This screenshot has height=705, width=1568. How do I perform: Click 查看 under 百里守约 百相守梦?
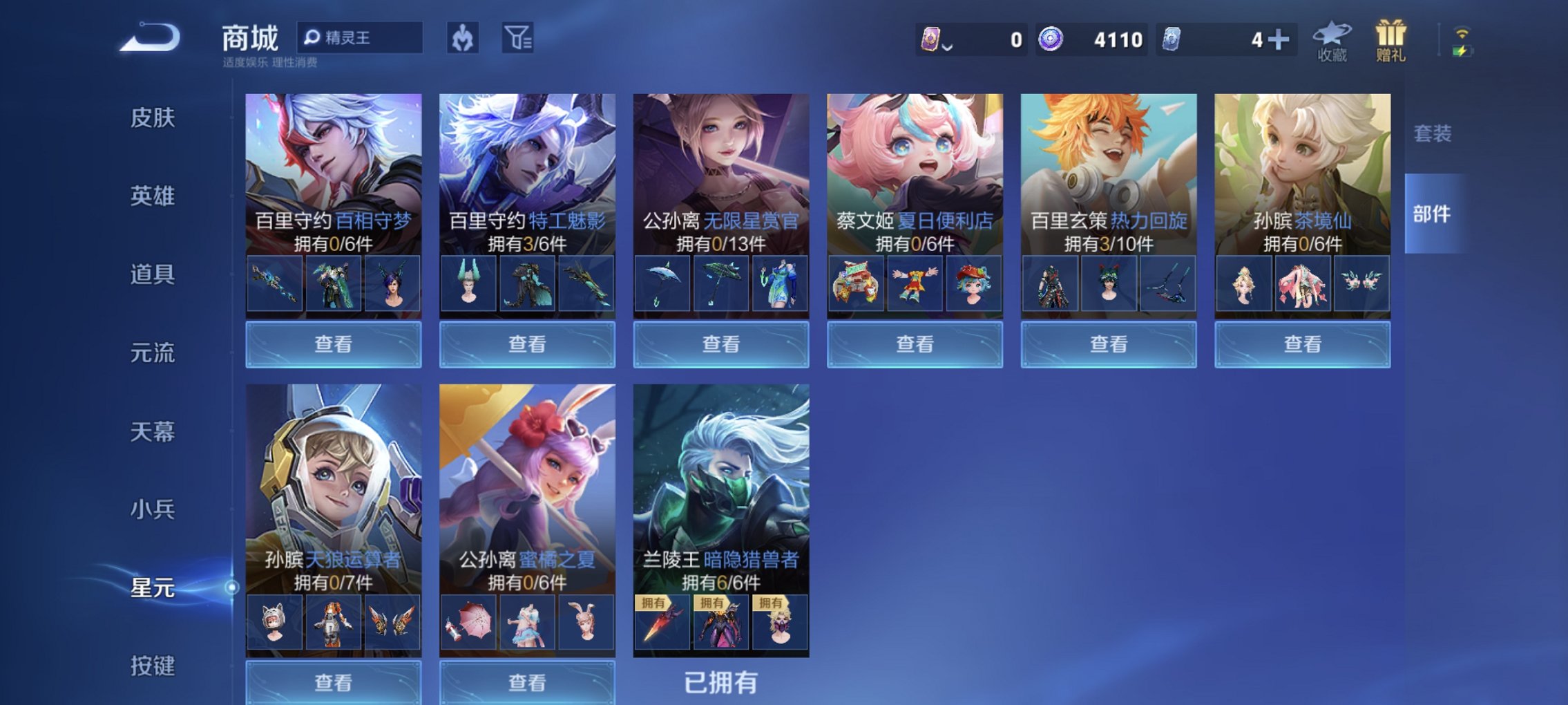pyautogui.click(x=332, y=344)
